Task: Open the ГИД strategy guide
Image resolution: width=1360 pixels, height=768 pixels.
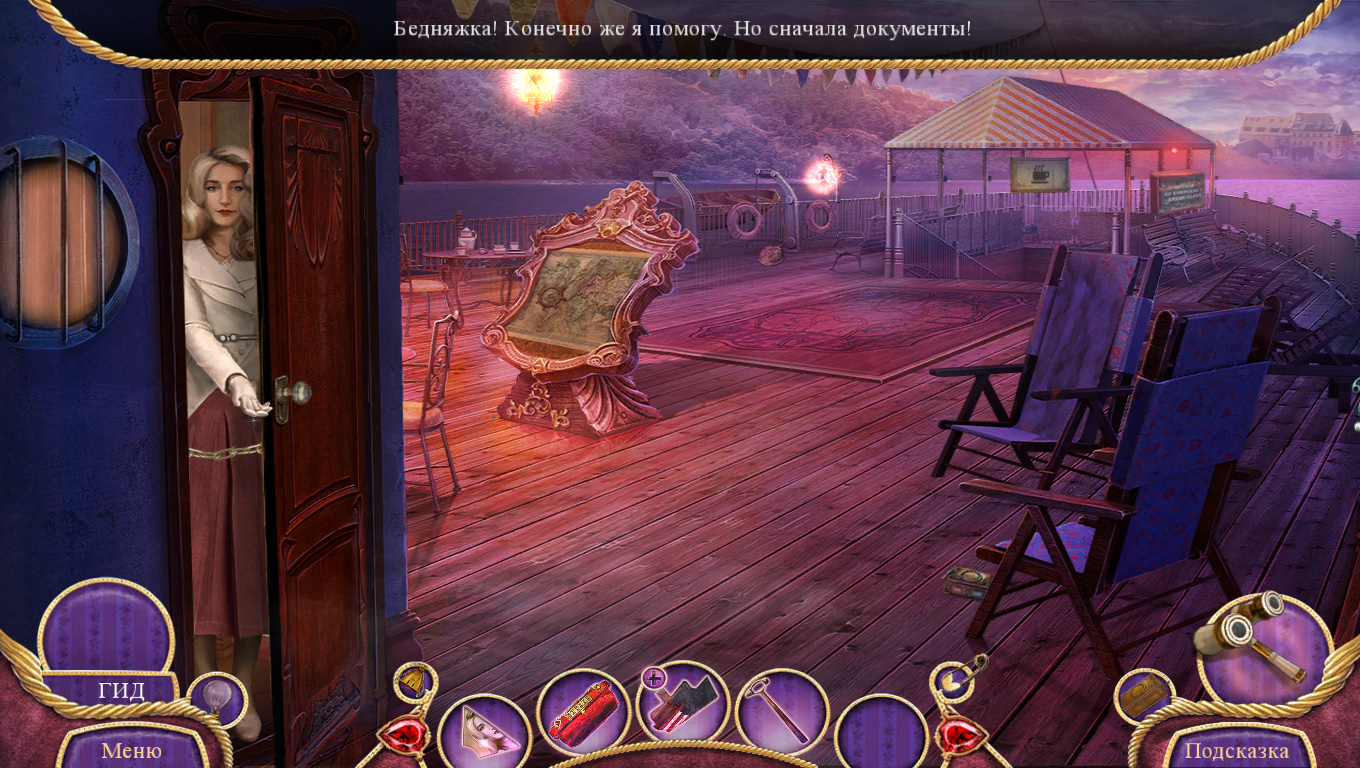Action: click(121, 690)
